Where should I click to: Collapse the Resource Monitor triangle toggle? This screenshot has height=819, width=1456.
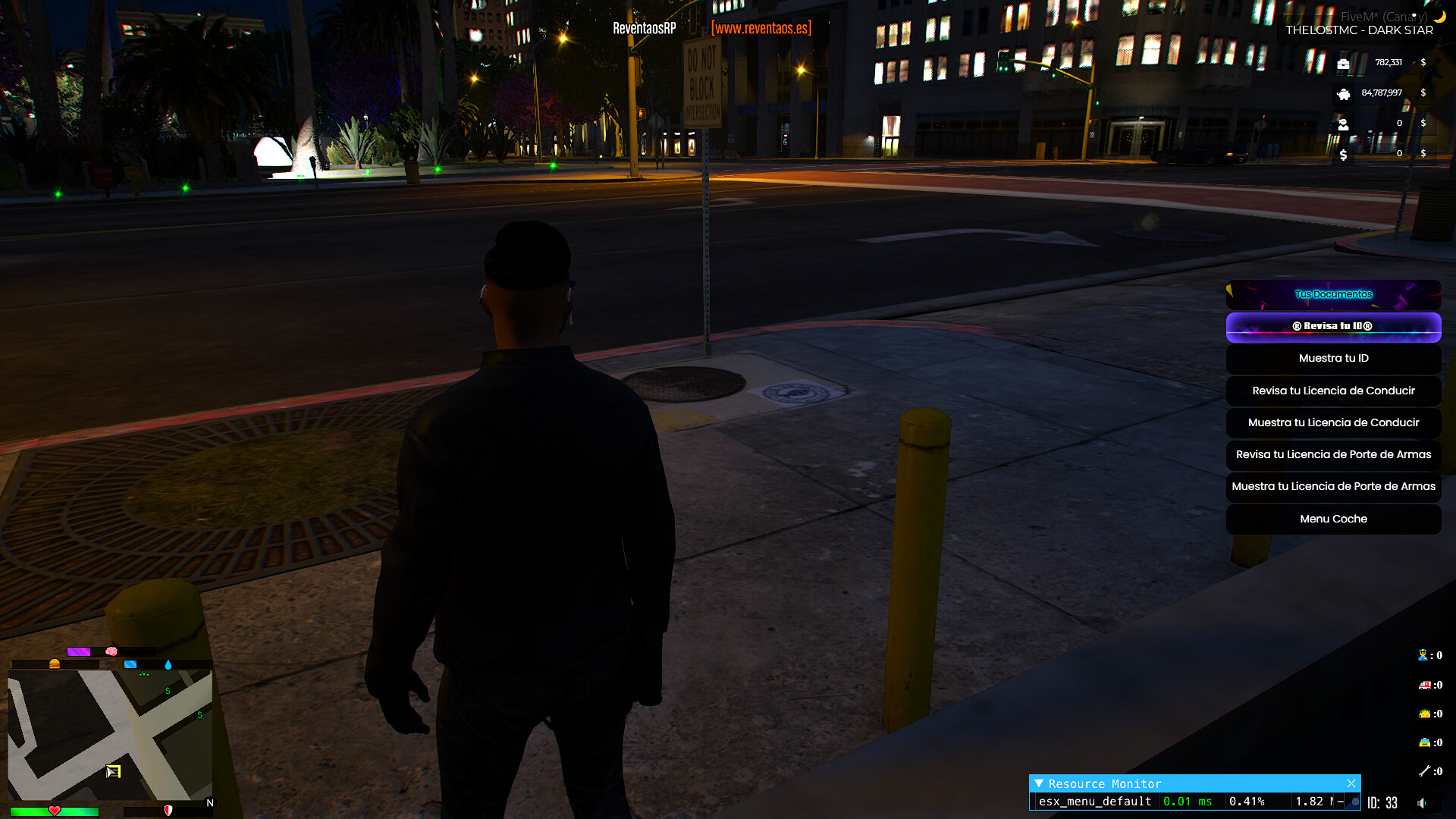click(1039, 783)
